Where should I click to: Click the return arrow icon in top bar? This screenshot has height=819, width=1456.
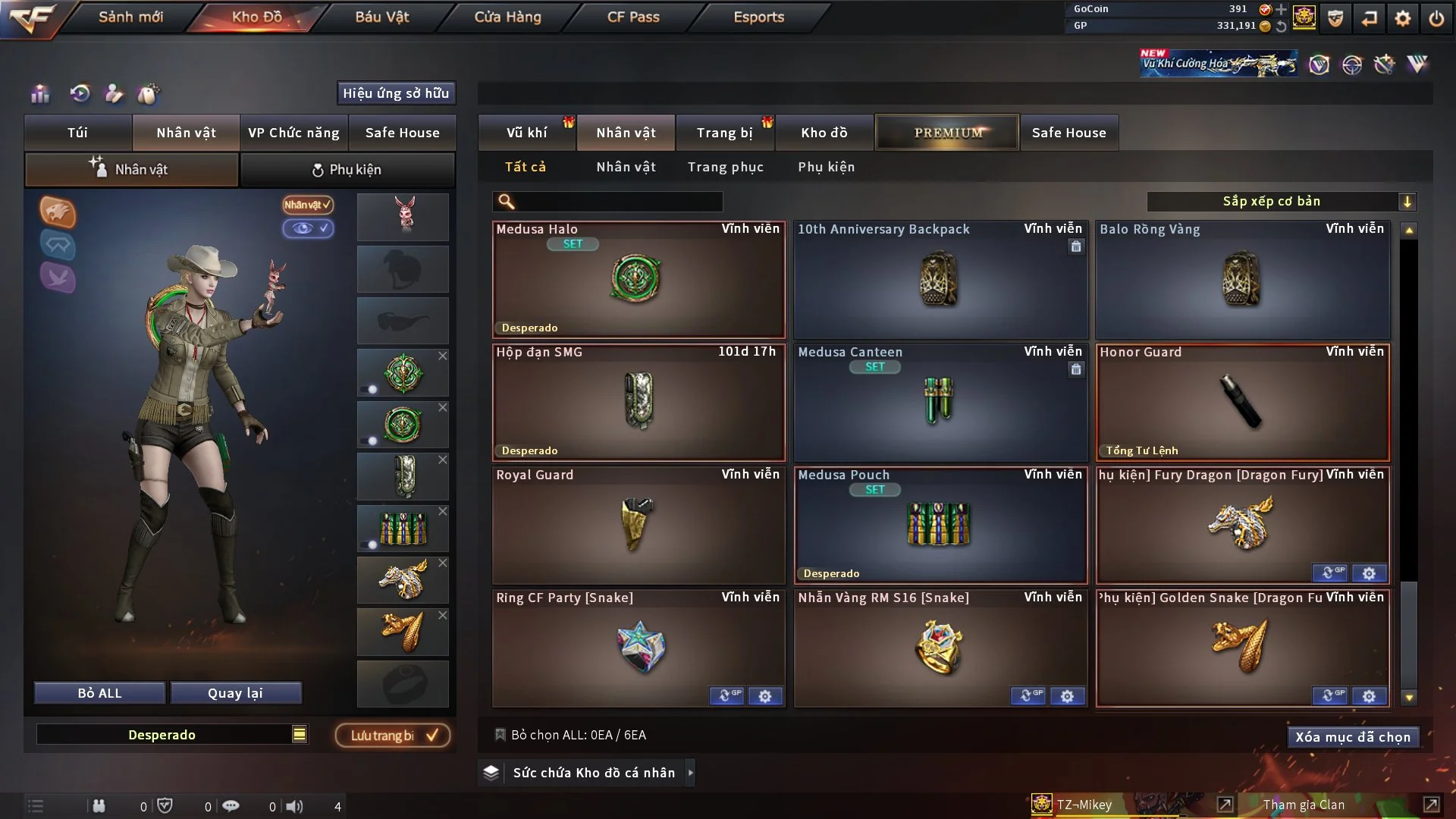pyautogui.click(x=1369, y=18)
